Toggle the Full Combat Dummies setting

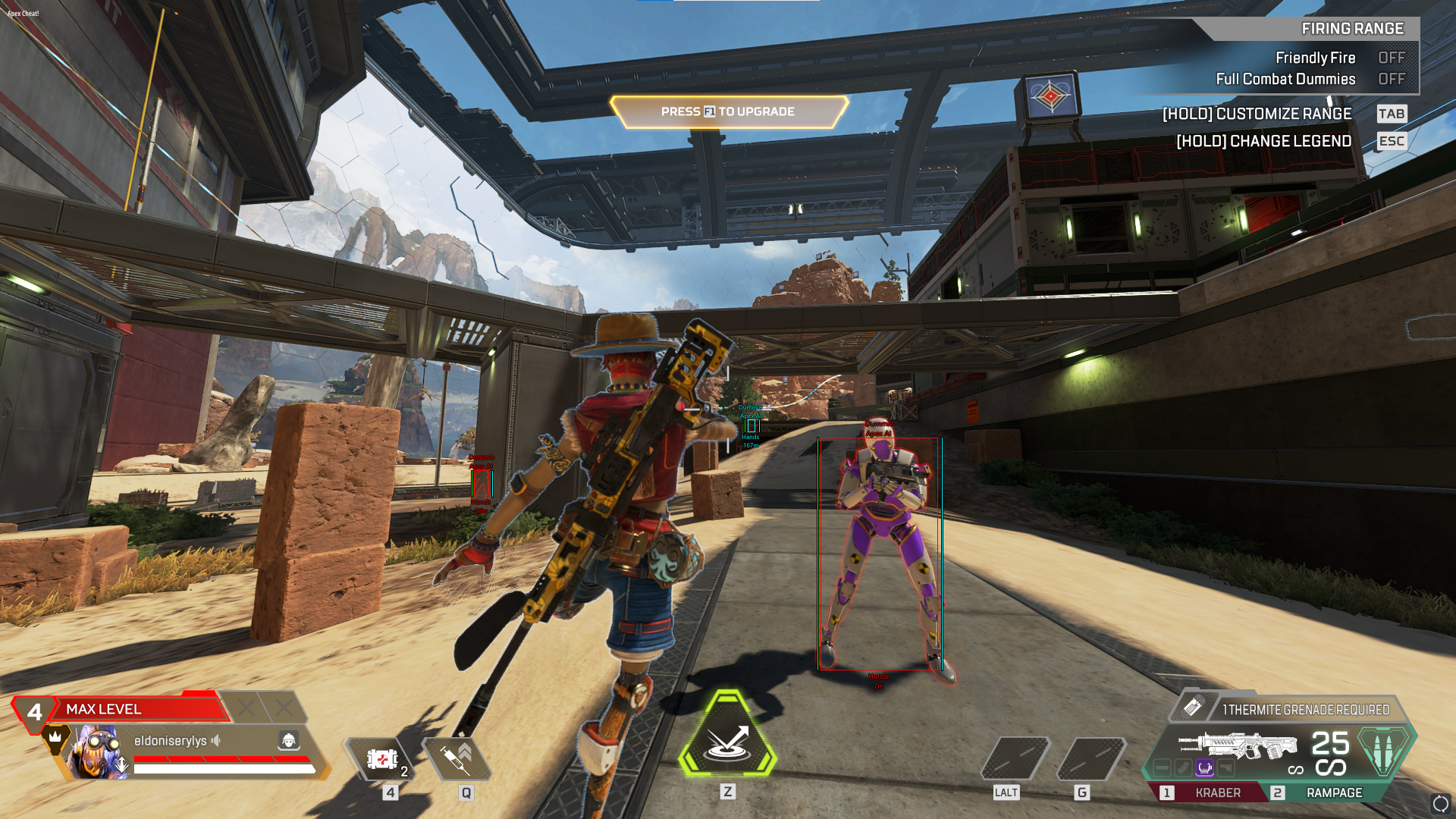point(1391,79)
